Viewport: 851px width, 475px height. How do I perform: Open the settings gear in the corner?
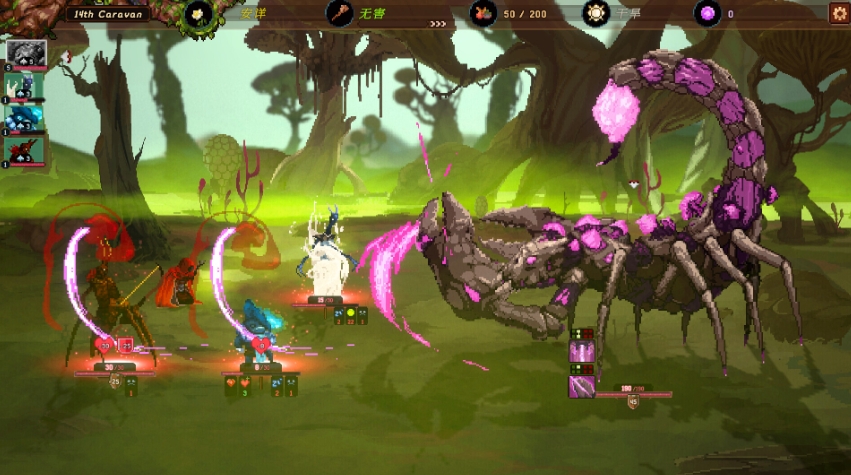tap(839, 13)
